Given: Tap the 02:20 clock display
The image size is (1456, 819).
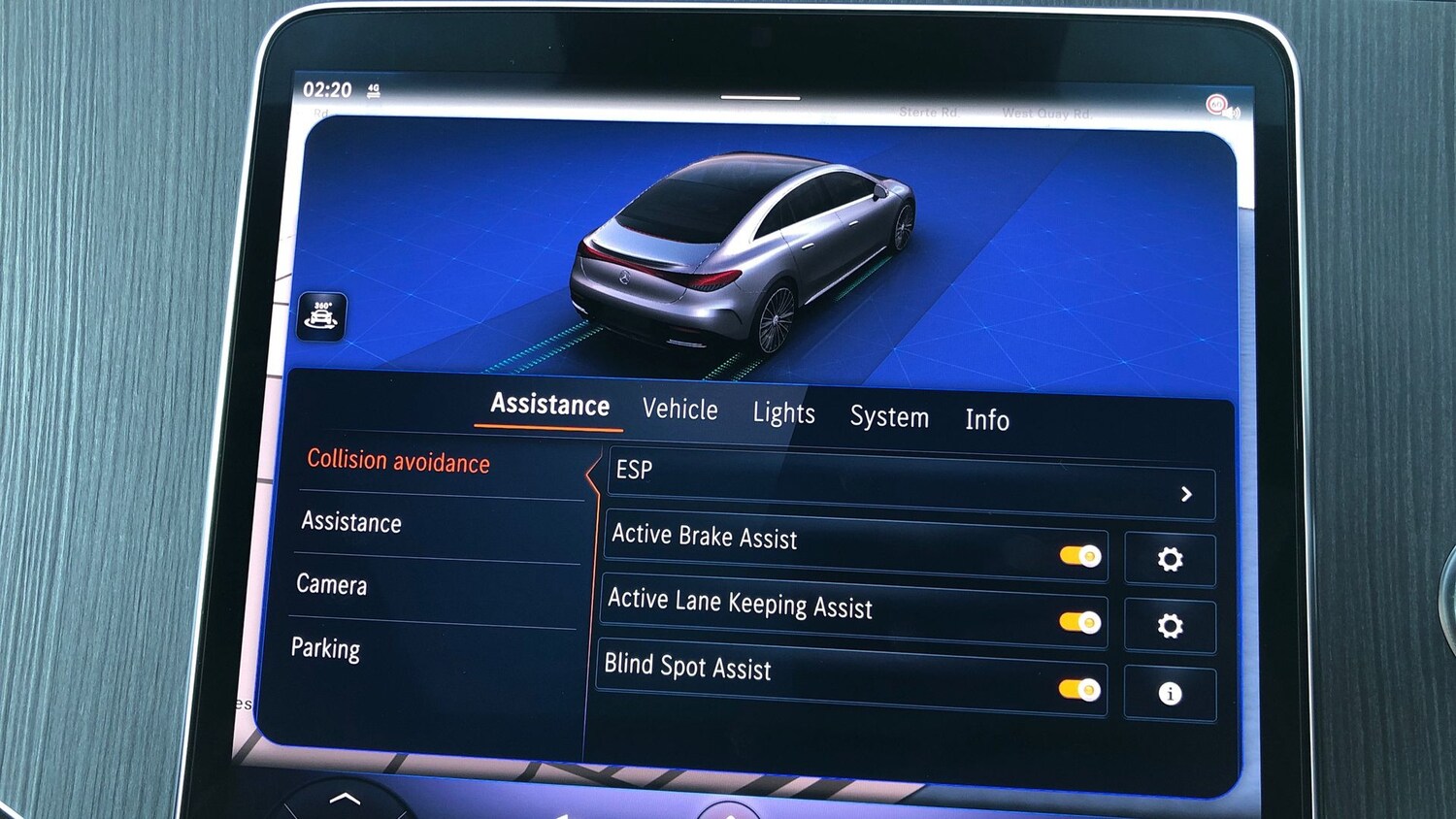Looking at the screenshot, I should point(329,89).
